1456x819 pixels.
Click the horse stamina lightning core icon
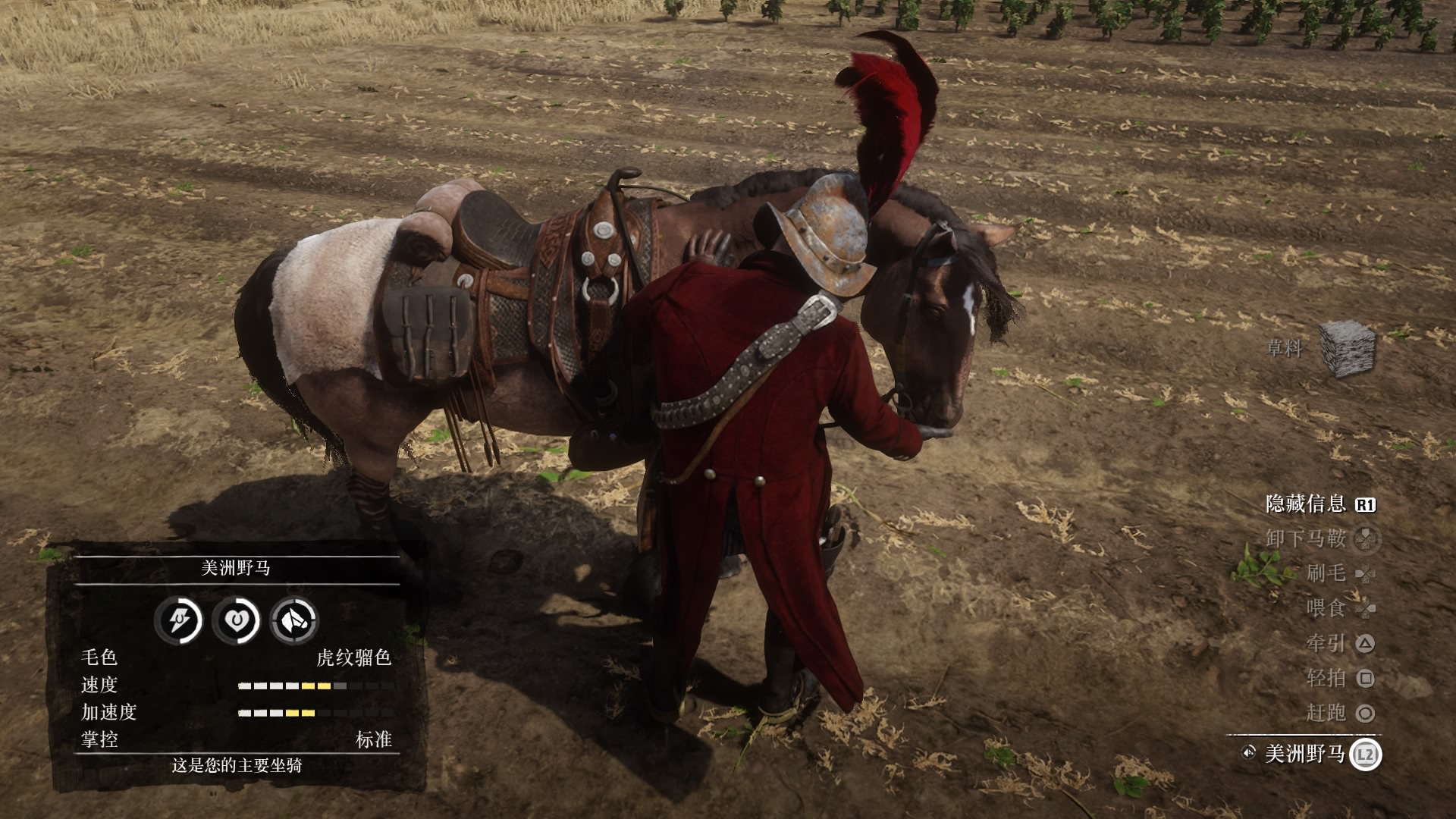pyautogui.click(x=178, y=620)
